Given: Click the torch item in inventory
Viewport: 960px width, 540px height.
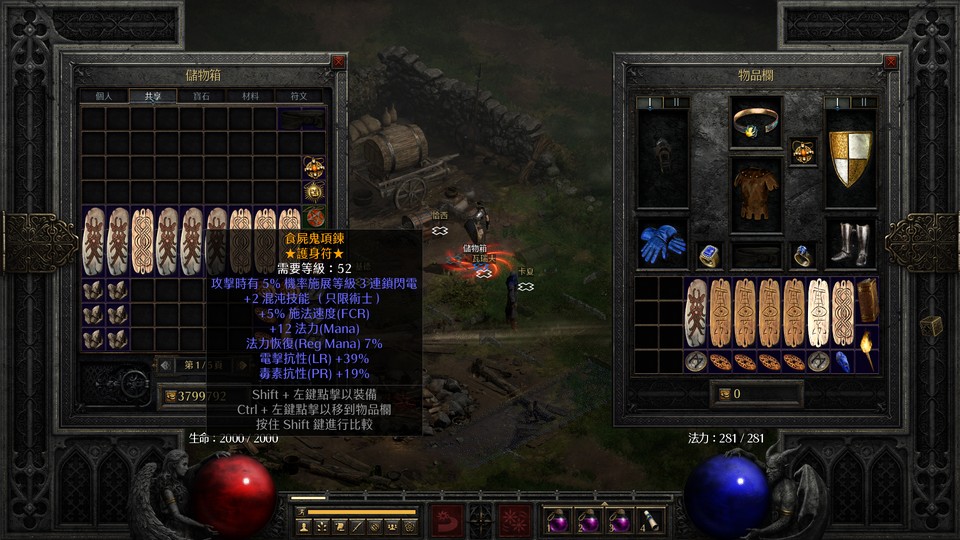Looking at the screenshot, I should click(x=866, y=350).
